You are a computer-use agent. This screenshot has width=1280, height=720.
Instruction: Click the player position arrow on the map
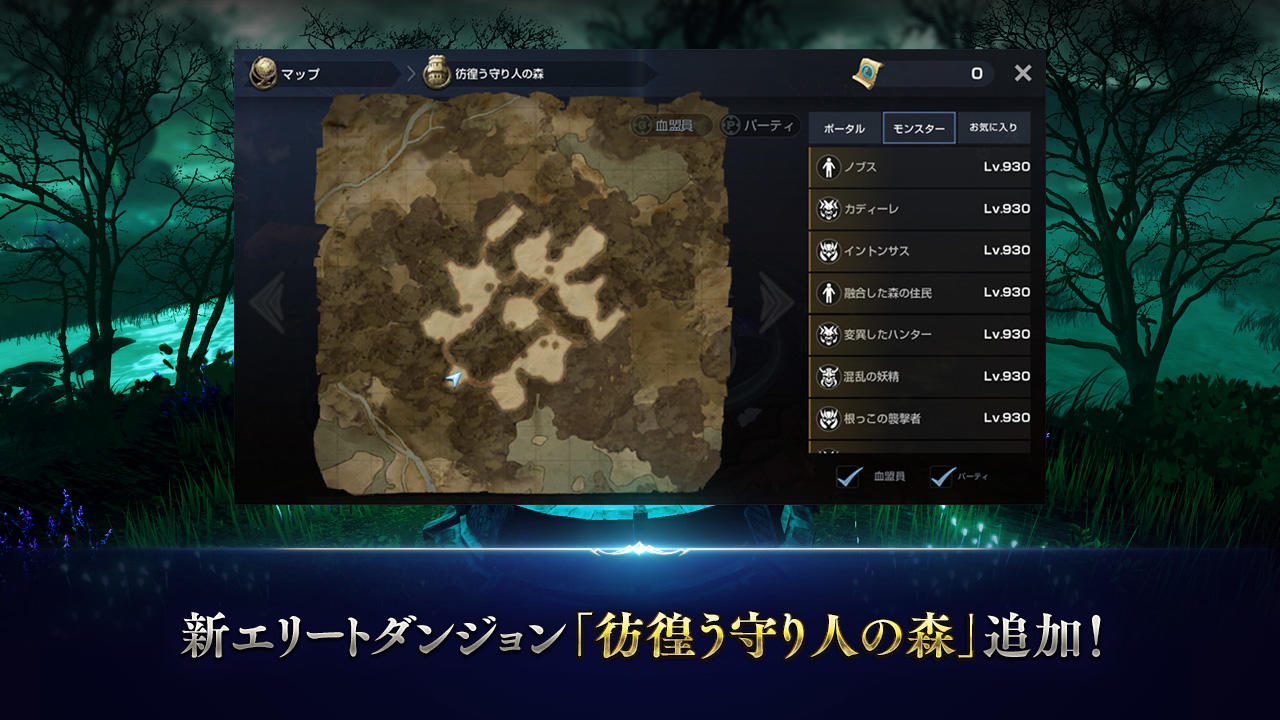[452, 379]
